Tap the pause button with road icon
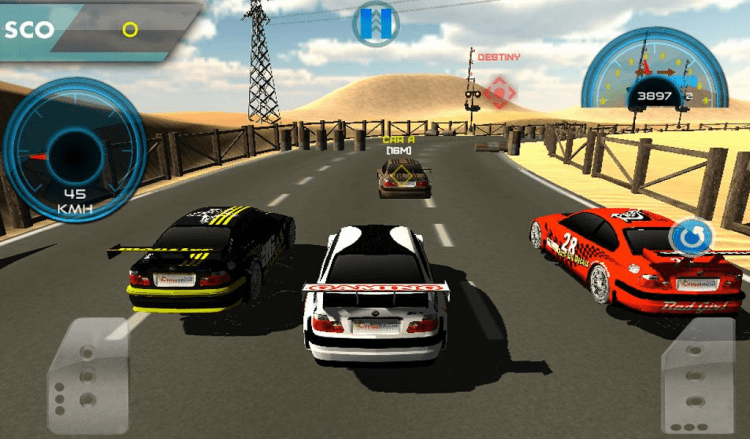The height and width of the screenshot is (439, 750). pyautogui.click(x=376, y=23)
